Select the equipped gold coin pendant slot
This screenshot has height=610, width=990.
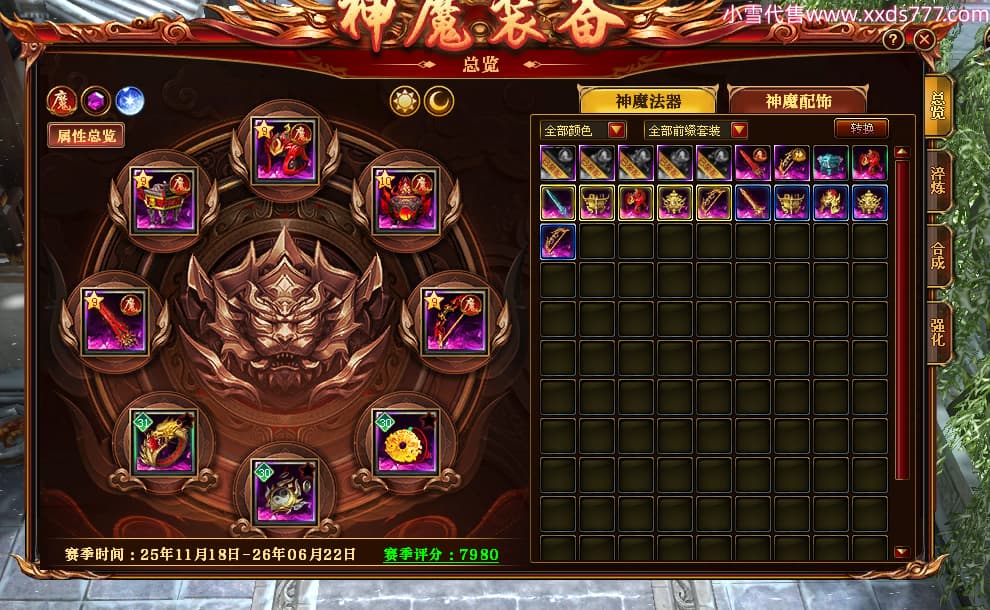(405, 441)
